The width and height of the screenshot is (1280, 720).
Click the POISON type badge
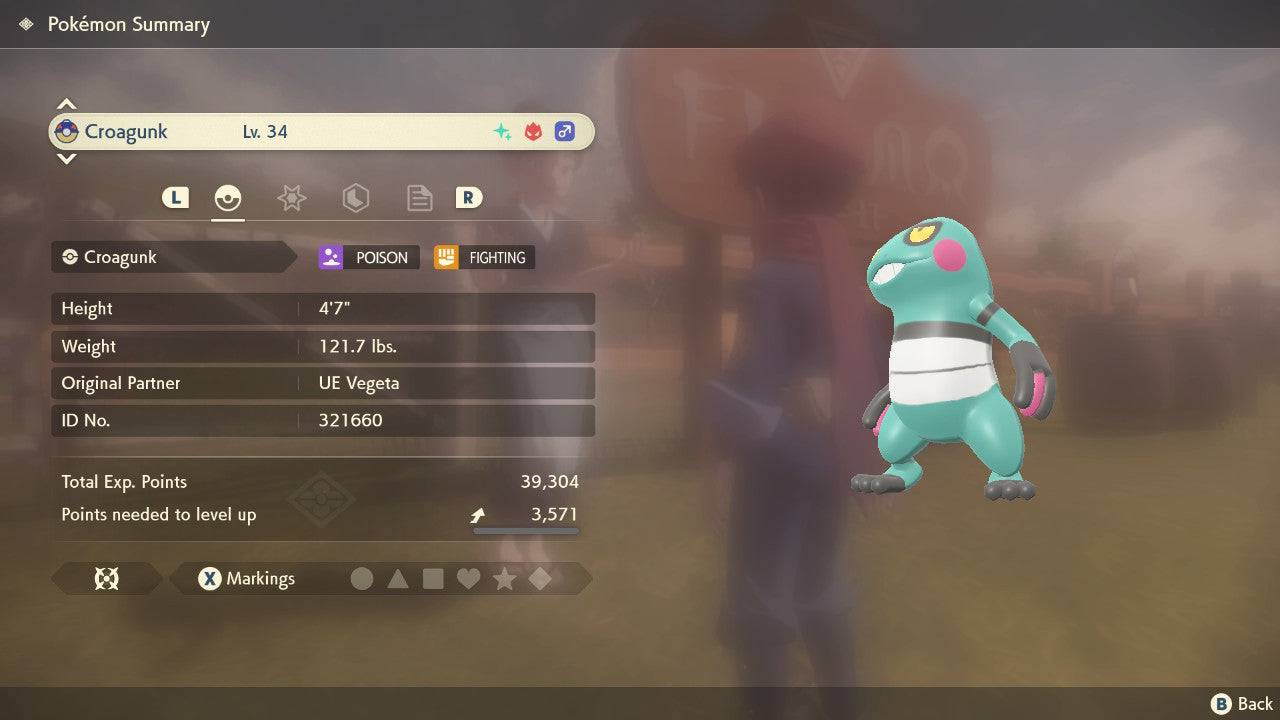[x=369, y=257]
